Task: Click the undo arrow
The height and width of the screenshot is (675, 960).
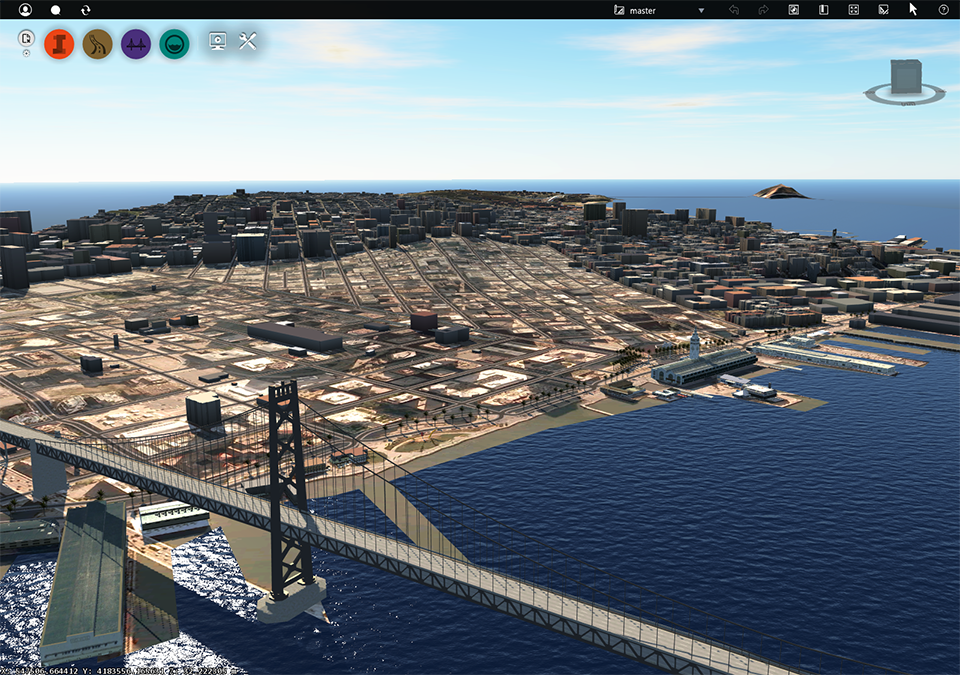Action: pos(734,10)
